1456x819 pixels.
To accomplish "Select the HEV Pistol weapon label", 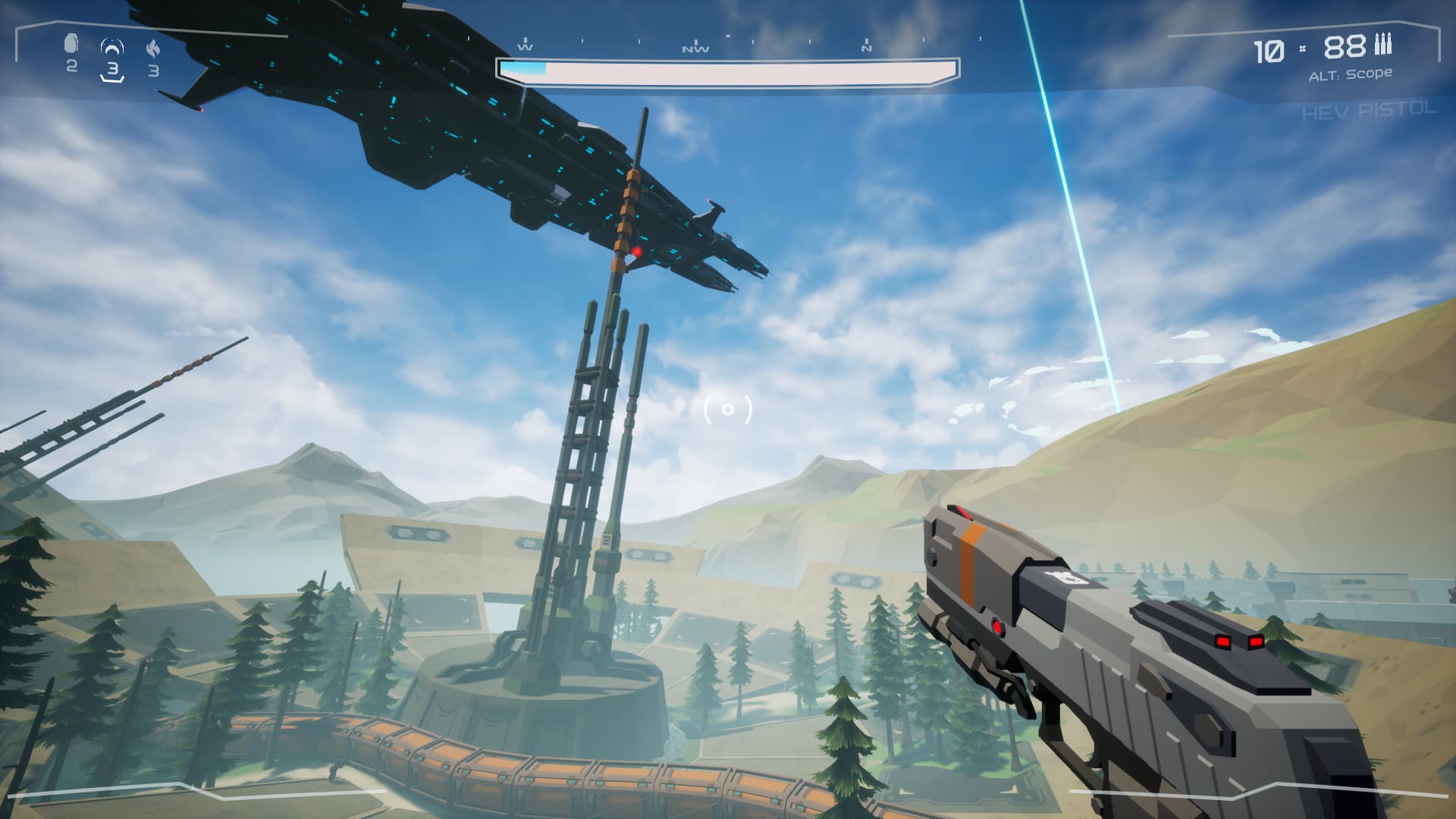I will 1369,111.
